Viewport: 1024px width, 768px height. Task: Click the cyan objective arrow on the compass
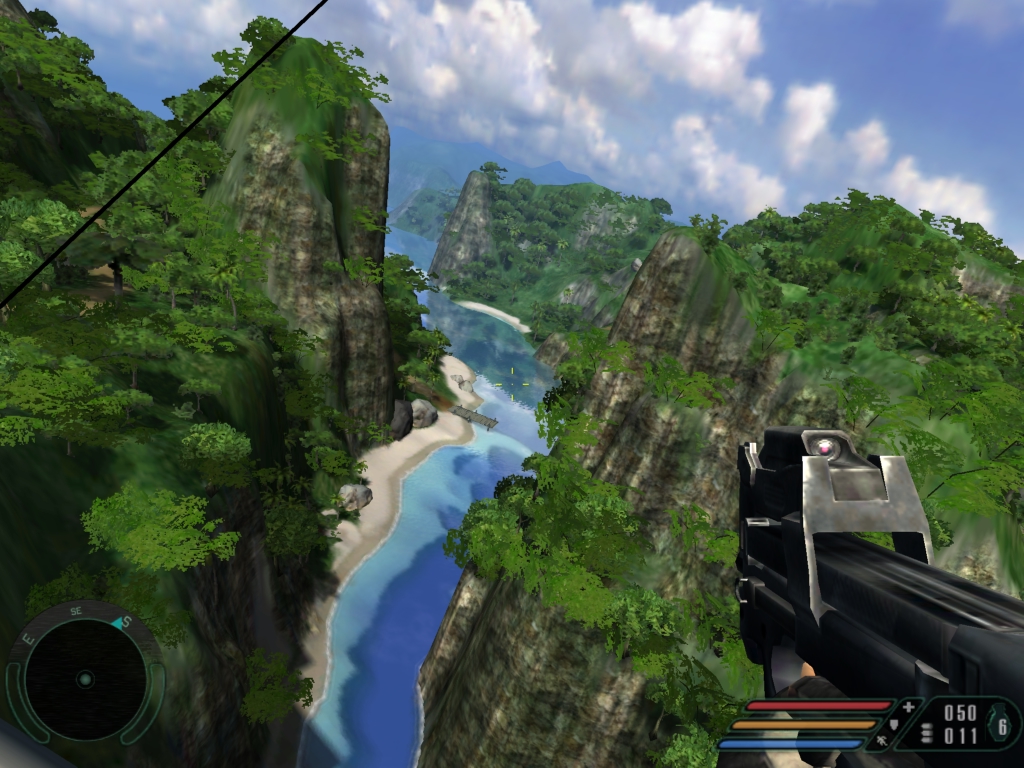tap(118, 623)
